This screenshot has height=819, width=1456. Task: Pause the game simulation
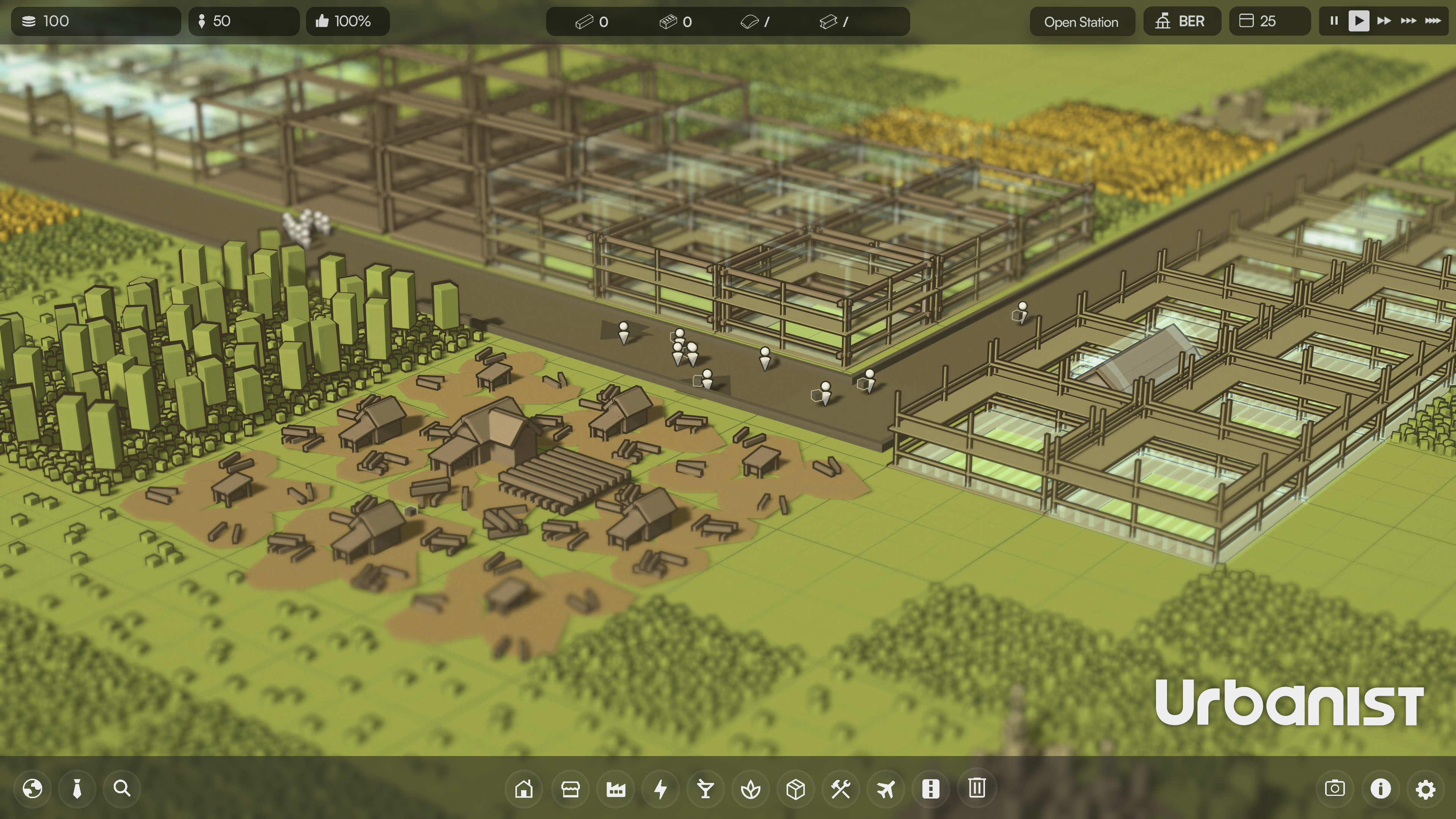coord(1334,22)
